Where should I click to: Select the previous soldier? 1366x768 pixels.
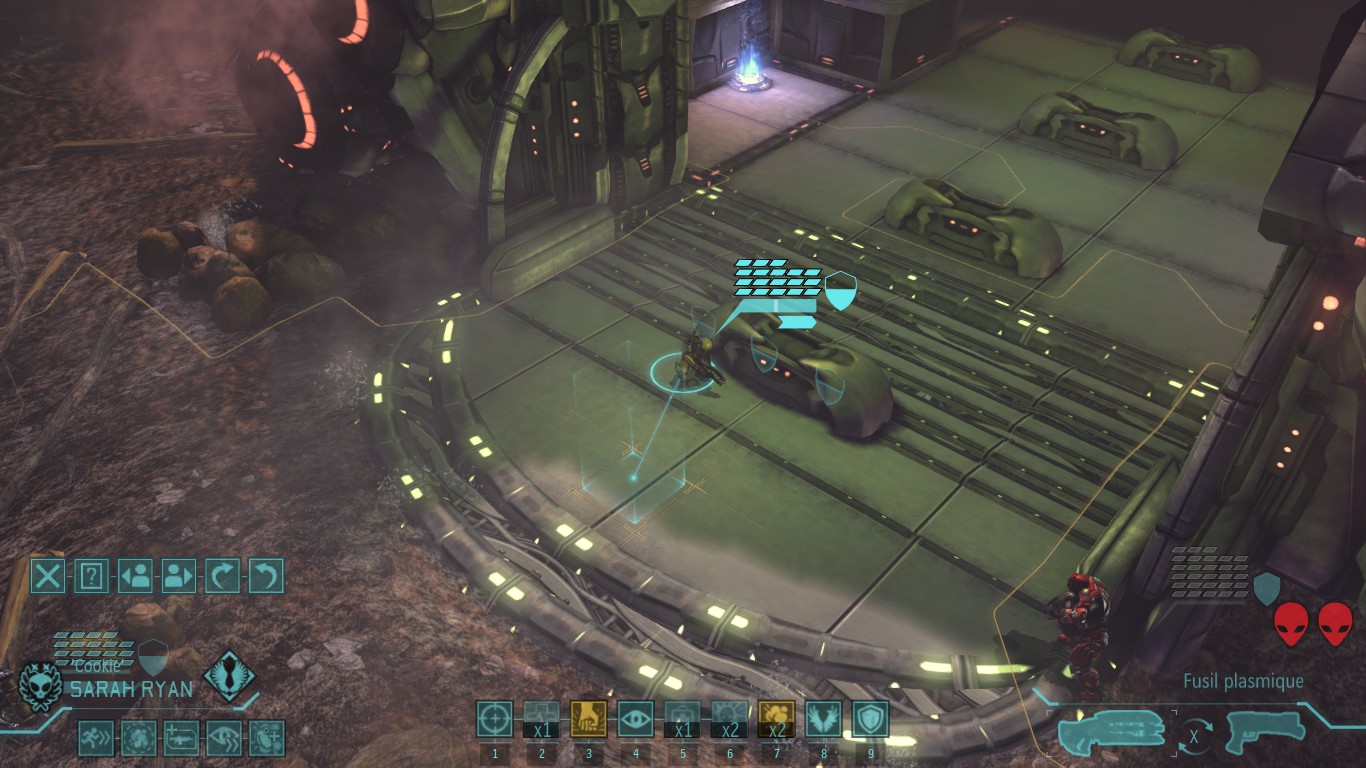pos(135,576)
